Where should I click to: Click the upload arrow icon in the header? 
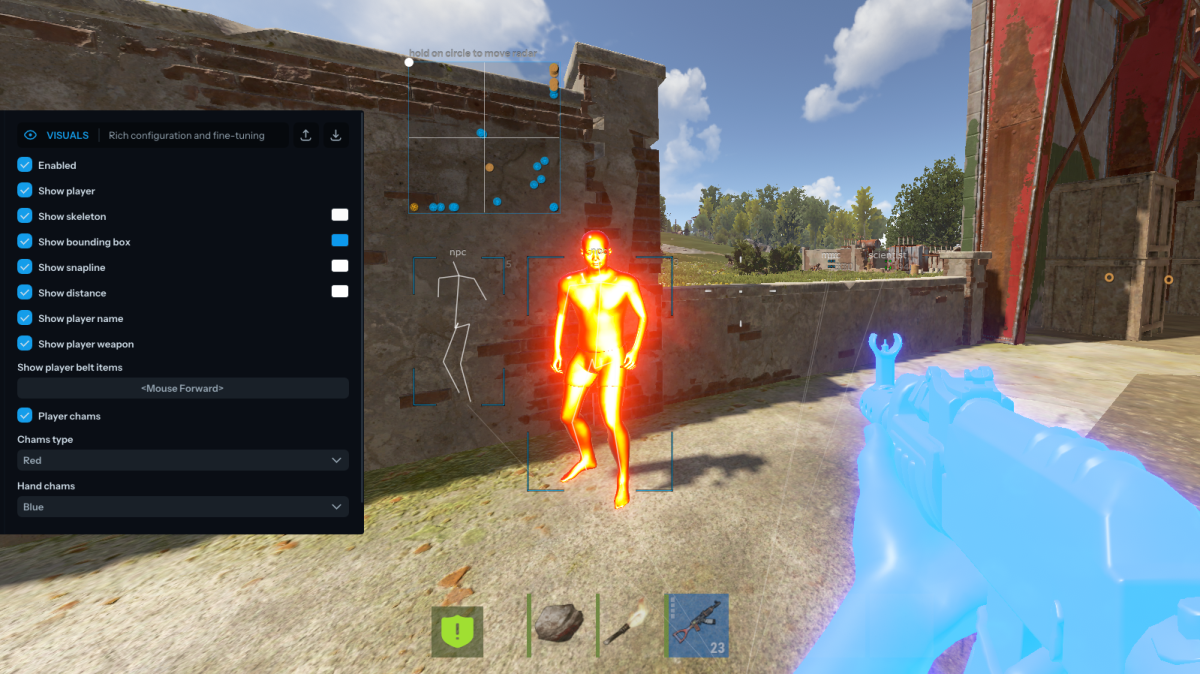306,135
